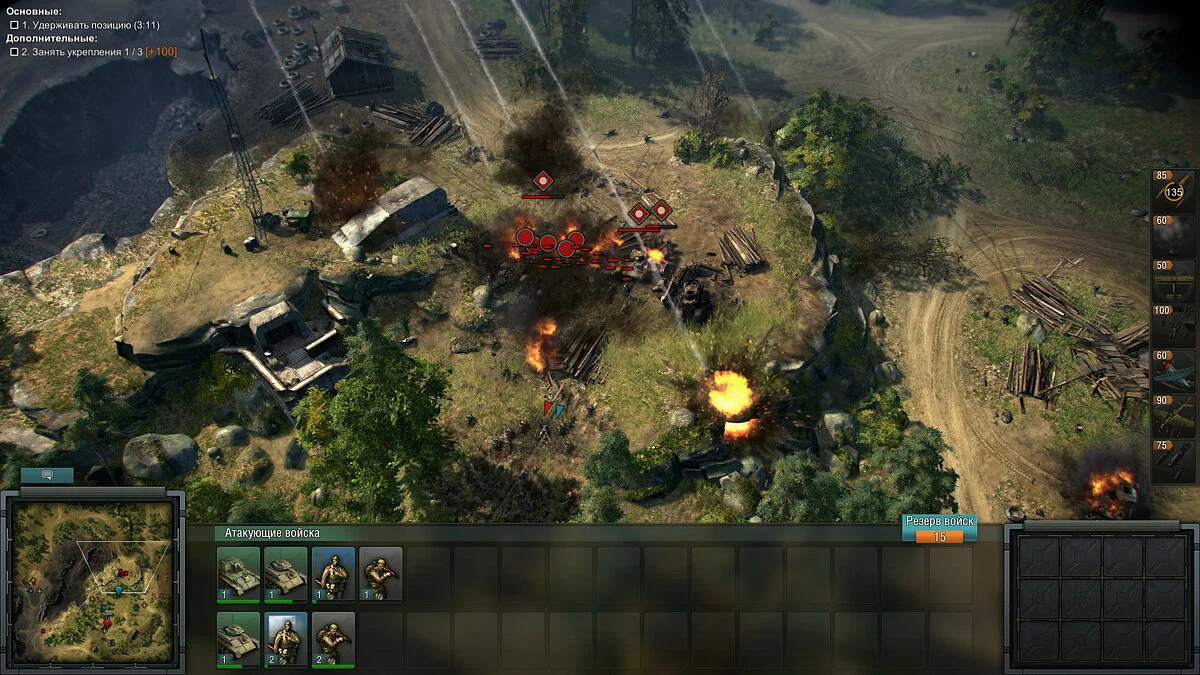
Task: Select the rifleman squad in the top row
Action: click(x=380, y=573)
